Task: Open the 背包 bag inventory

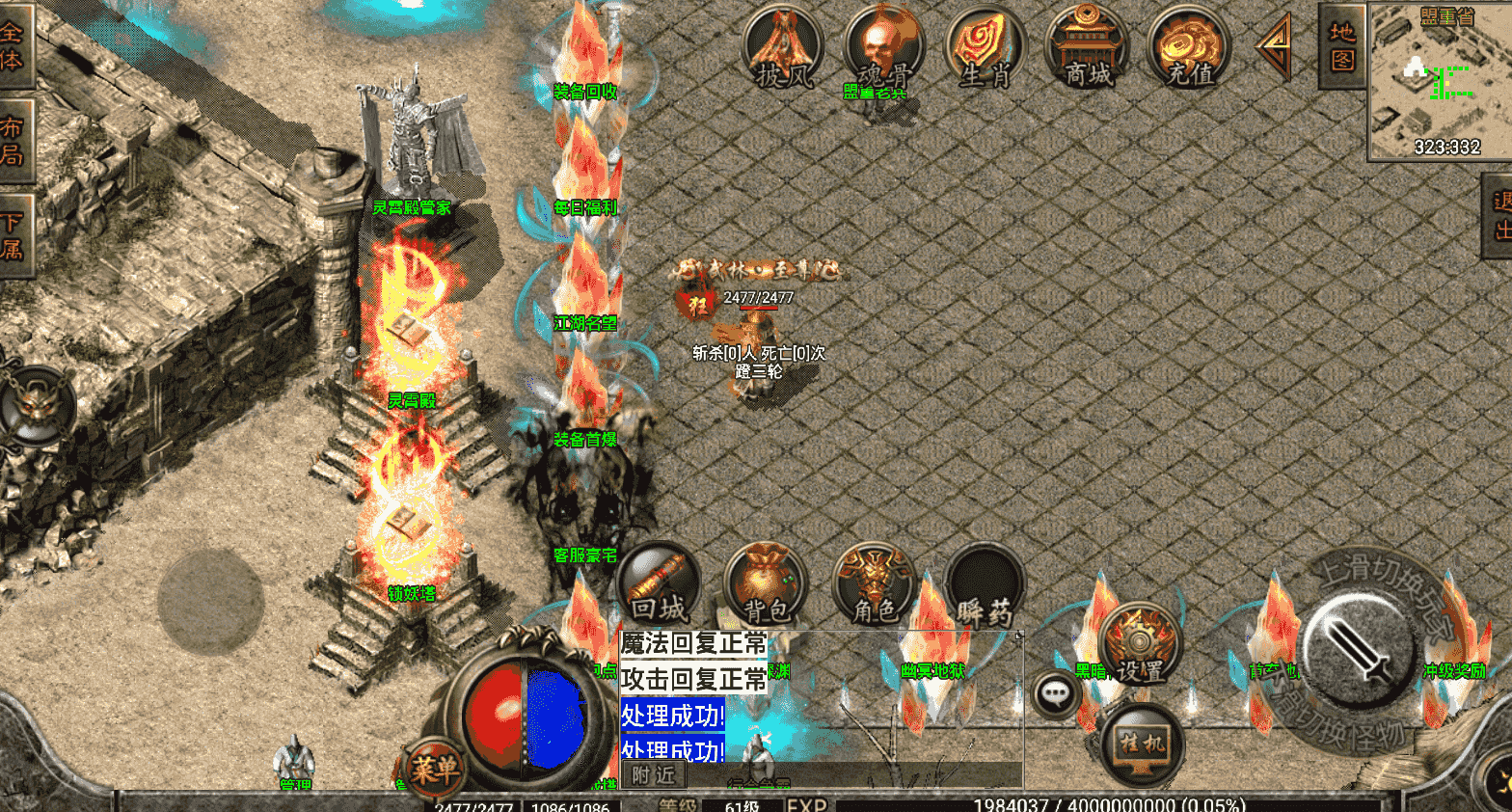Action: click(x=766, y=584)
